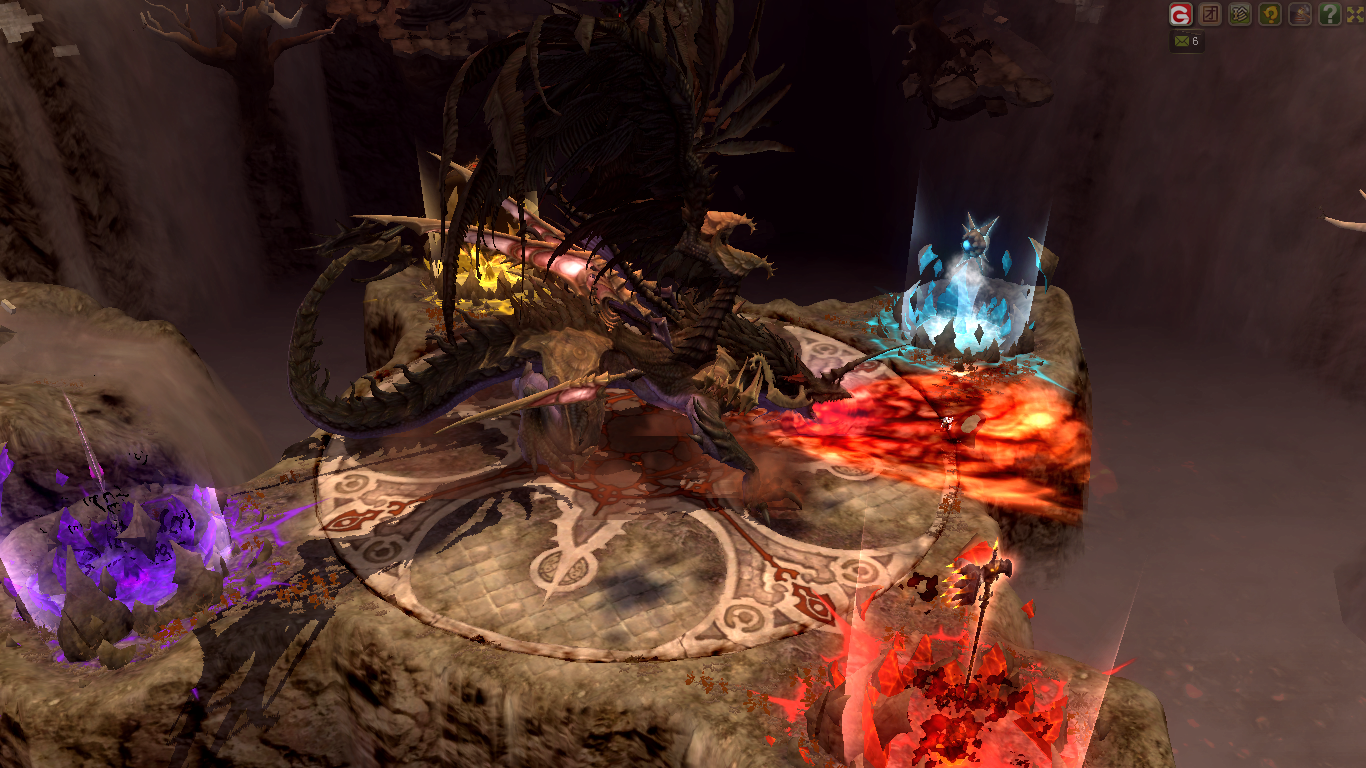Image resolution: width=1366 pixels, height=768 pixels.
Task: Open the green 珍 treasure icon
Action: tap(1240, 14)
